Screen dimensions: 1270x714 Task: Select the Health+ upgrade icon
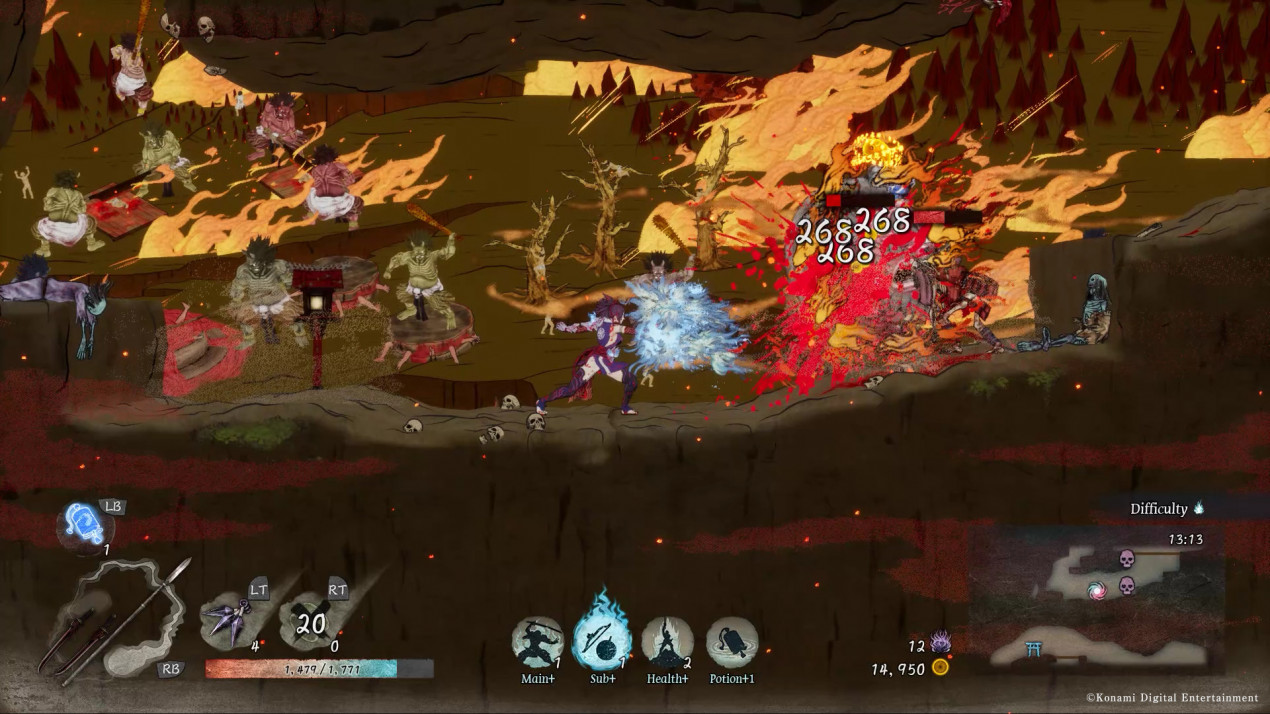[x=667, y=642]
